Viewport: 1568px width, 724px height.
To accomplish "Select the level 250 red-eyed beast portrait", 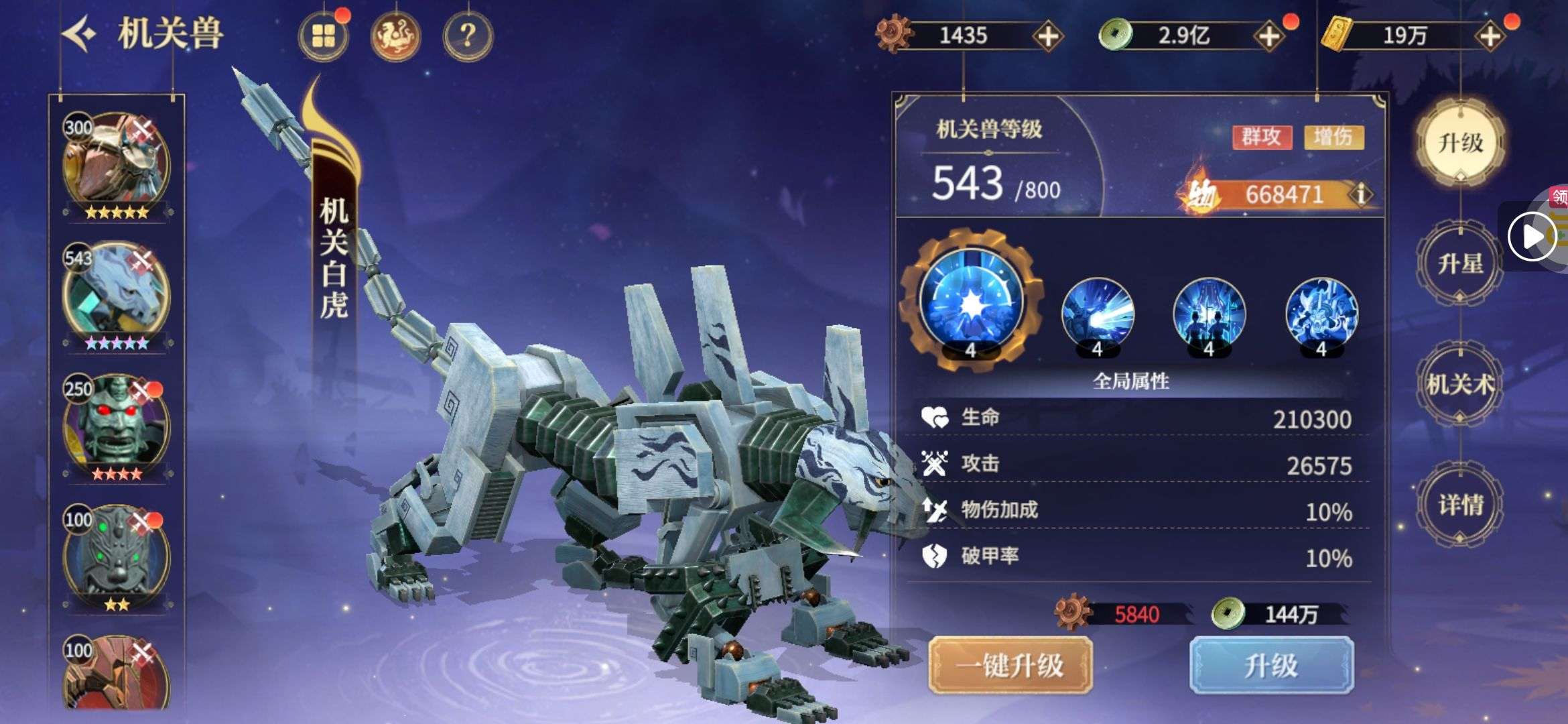I will pyautogui.click(x=117, y=426).
